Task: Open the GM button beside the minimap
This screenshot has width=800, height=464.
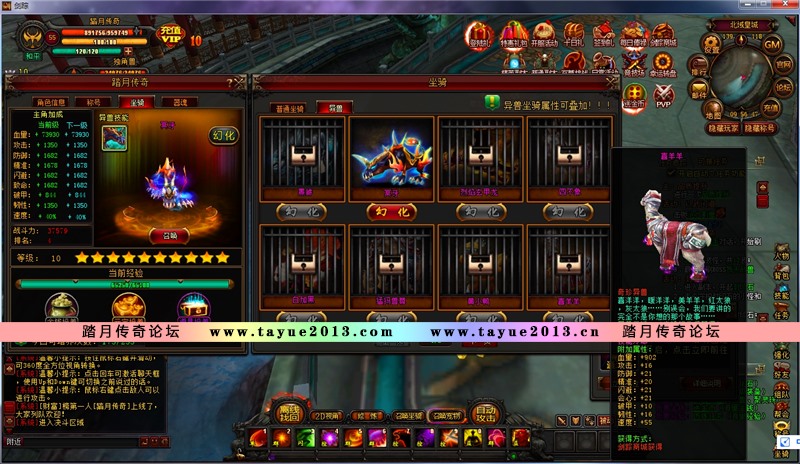Action: (772, 44)
